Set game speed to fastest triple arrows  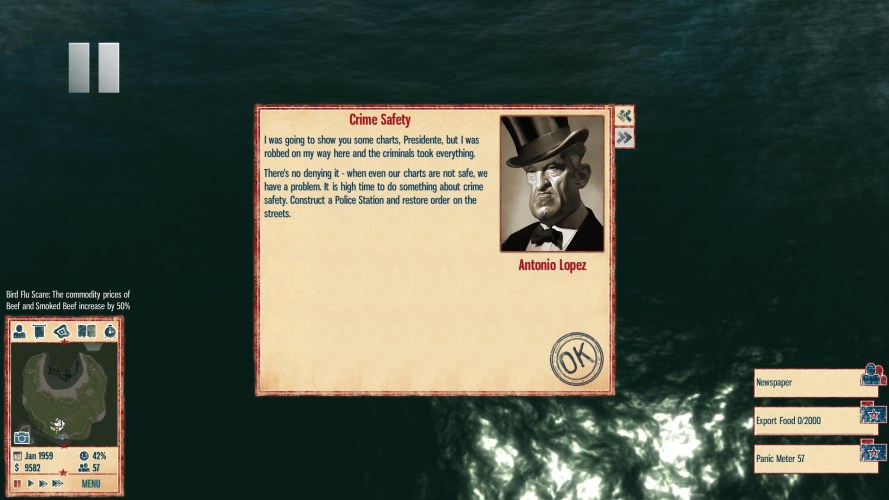[58, 484]
